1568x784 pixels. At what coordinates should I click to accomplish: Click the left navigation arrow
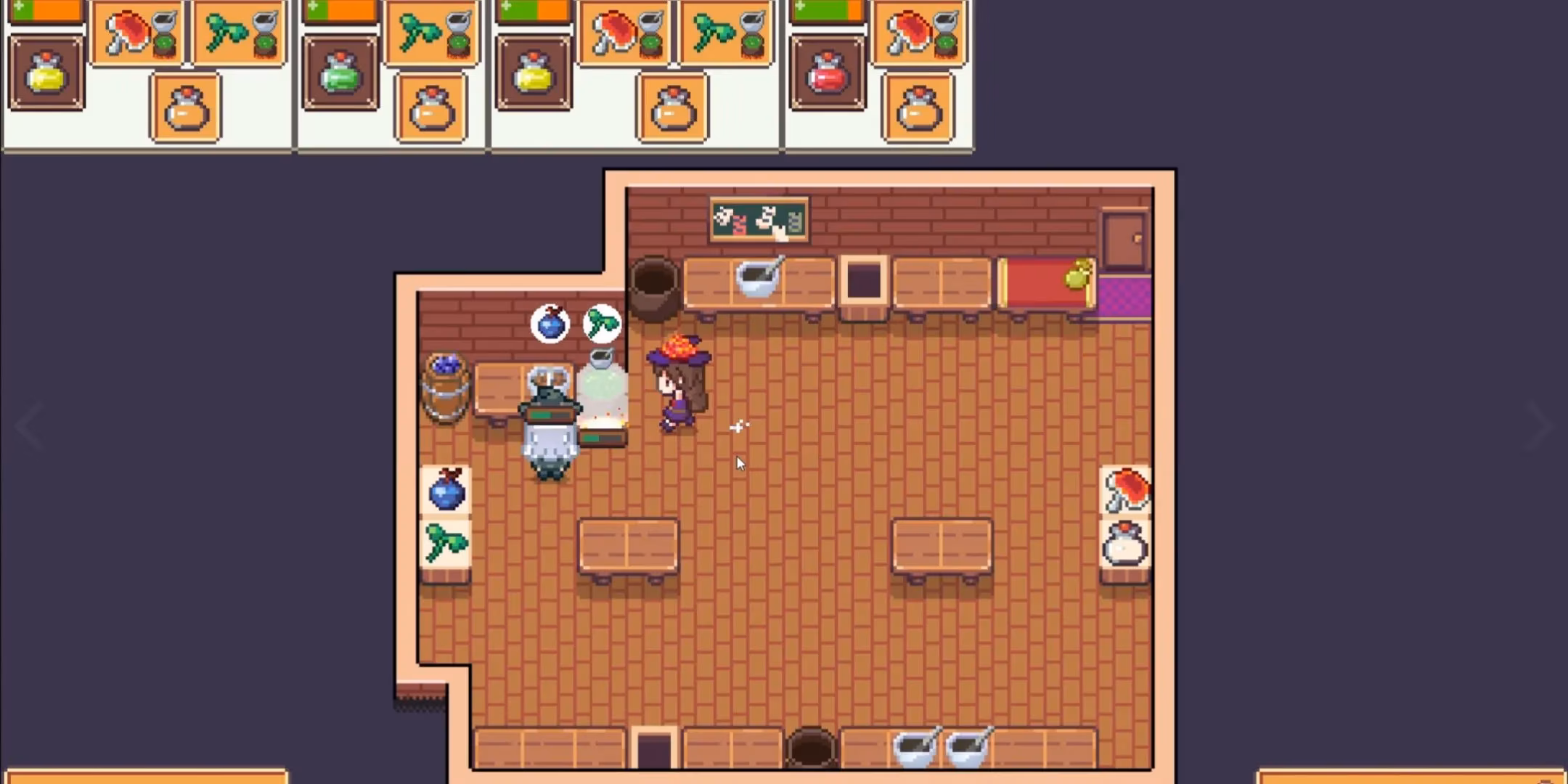click(29, 427)
